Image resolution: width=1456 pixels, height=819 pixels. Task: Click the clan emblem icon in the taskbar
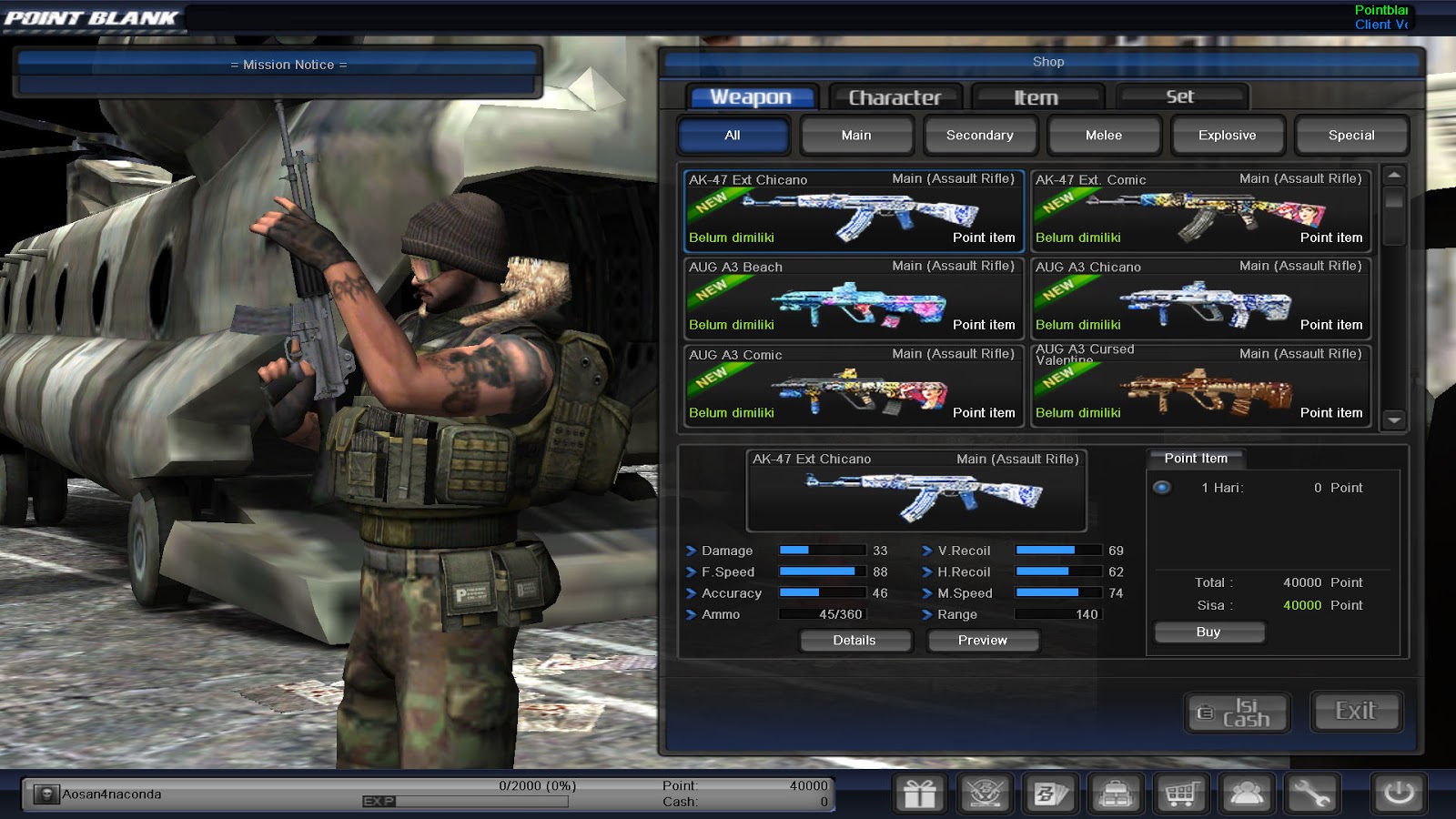tap(986, 793)
